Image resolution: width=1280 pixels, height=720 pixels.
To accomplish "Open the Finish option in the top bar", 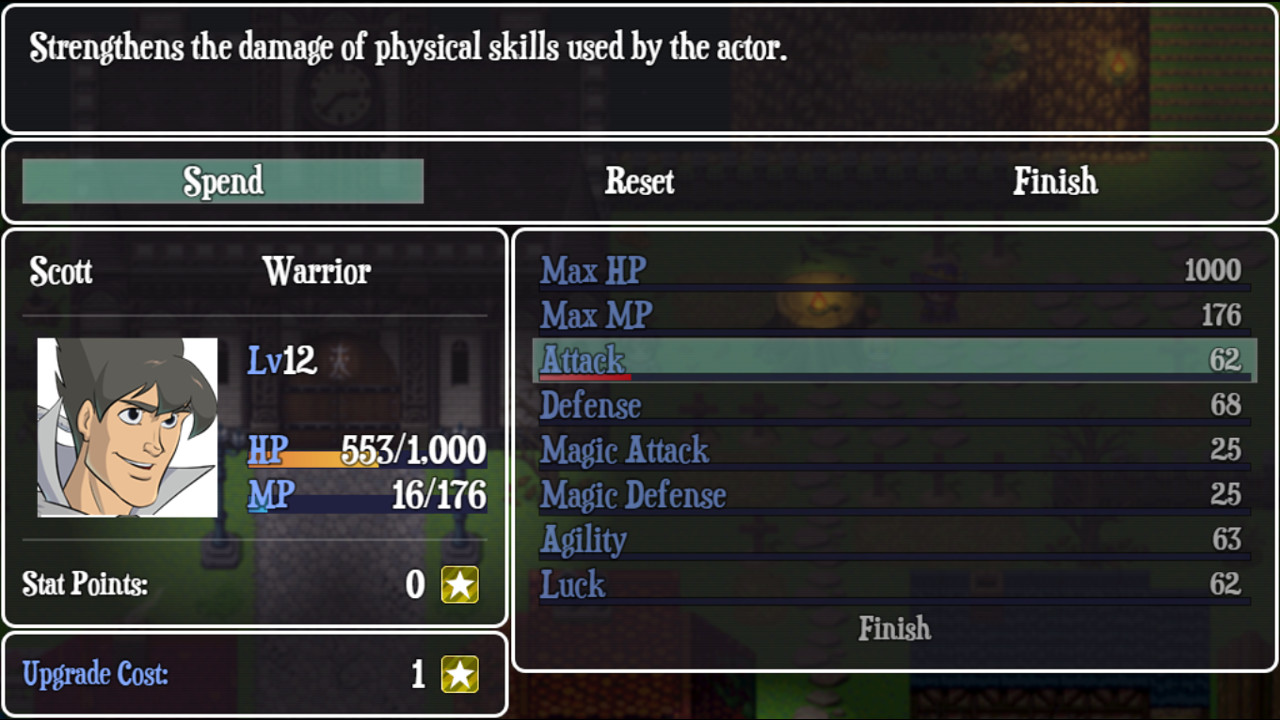I will 1056,181.
